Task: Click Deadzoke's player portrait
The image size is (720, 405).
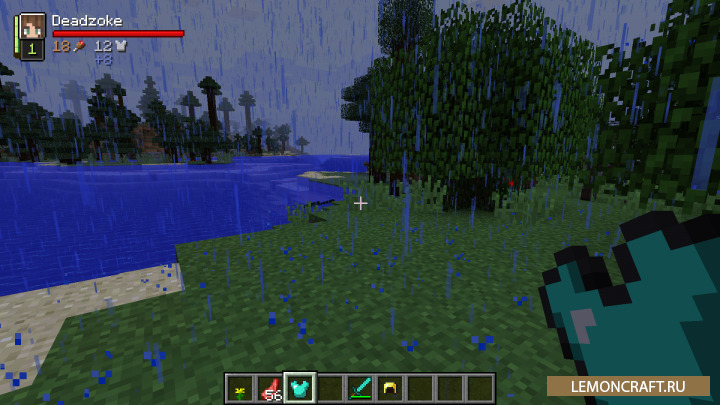Action: [31, 27]
